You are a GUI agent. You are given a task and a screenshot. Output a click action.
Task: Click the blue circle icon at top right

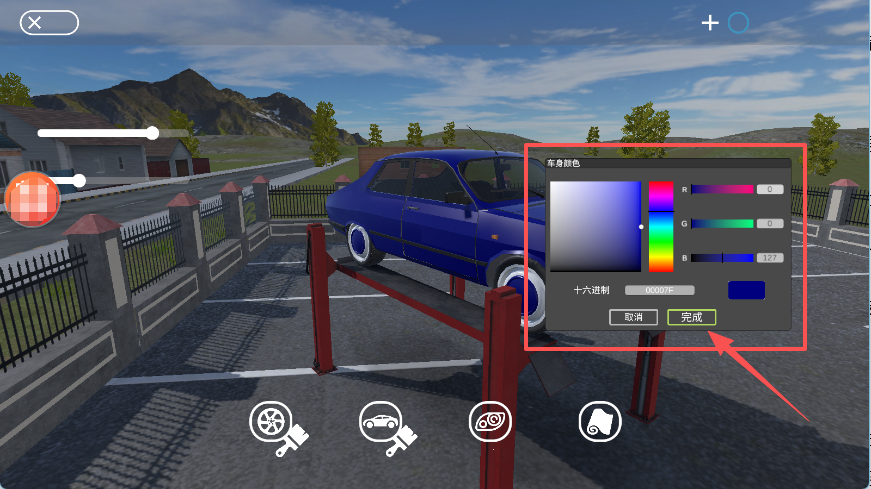tap(738, 23)
